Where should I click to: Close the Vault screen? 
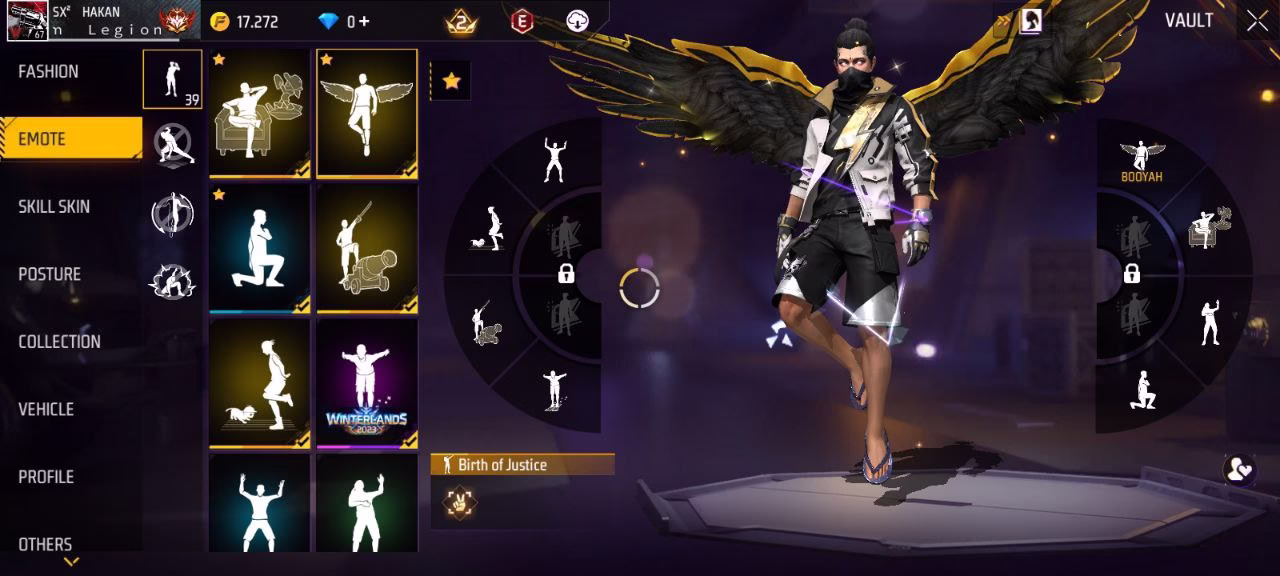(1257, 21)
